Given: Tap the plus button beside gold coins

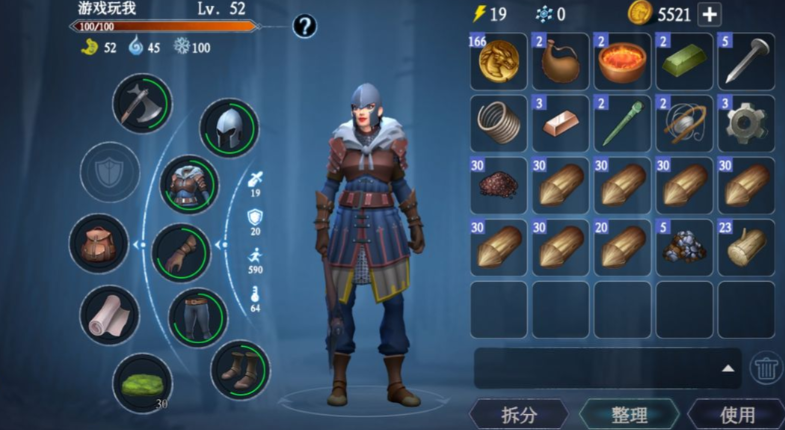Looking at the screenshot, I should pyautogui.click(x=709, y=14).
